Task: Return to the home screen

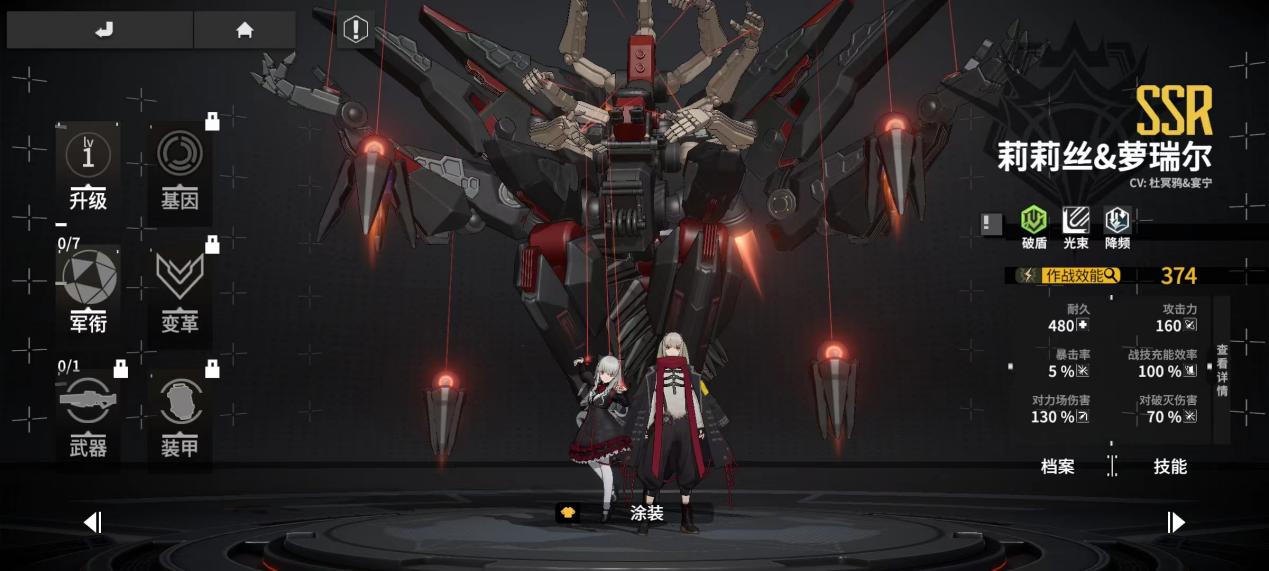Action: (244, 30)
